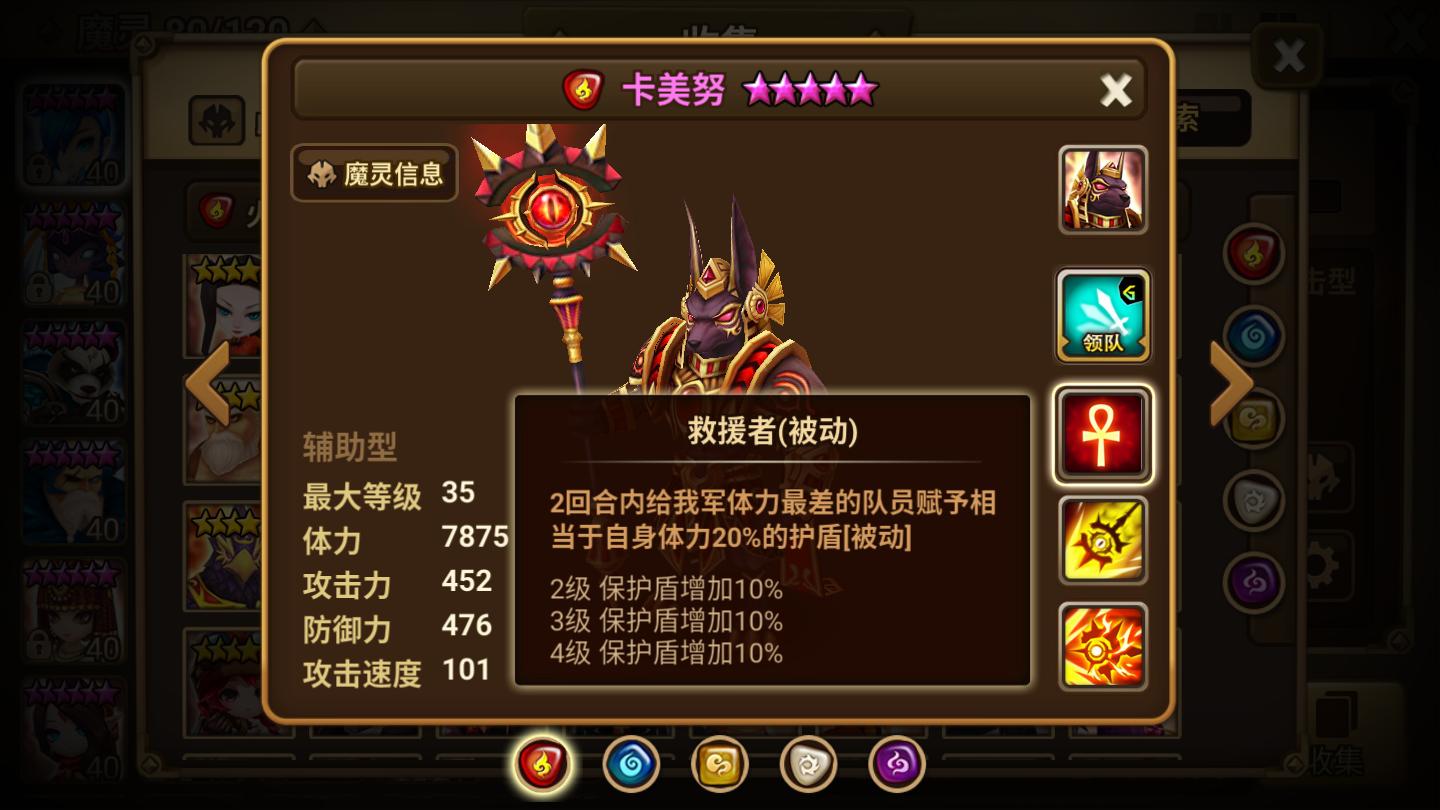Image resolution: width=1440 pixels, height=810 pixels.
Task: Navigate to the next monster with right arrow
Action: (1232, 383)
